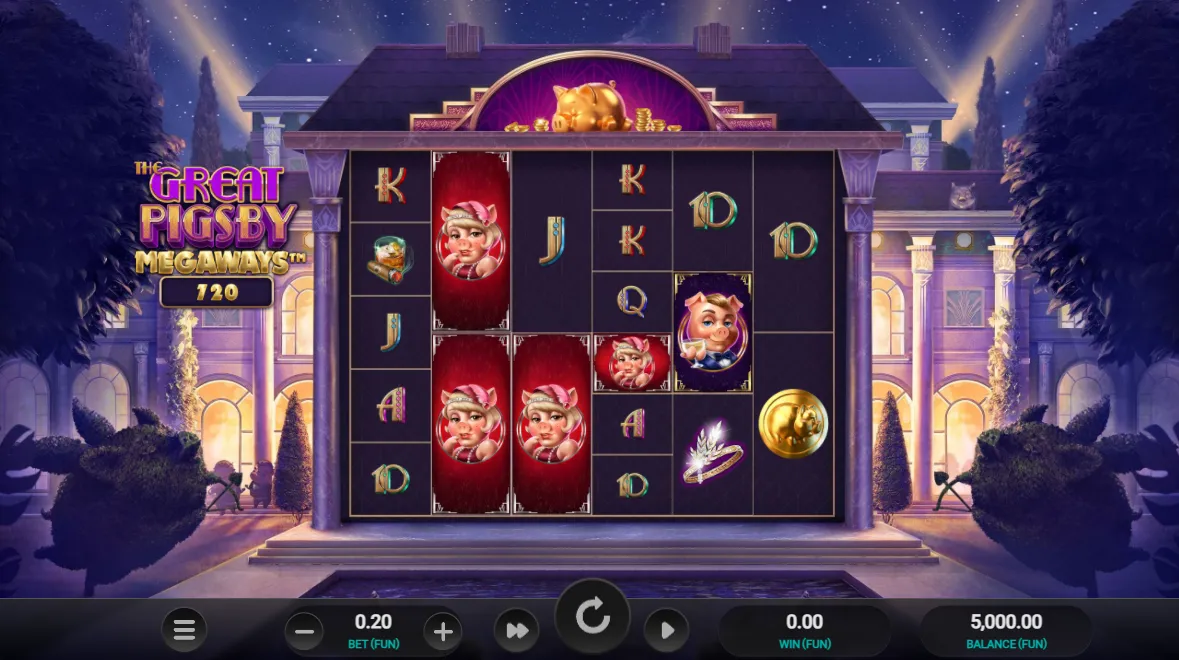The height and width of the screenshot is (660, 1179).
Task: Decrease the bet with the minus button
Action: (x=305, y=631)
